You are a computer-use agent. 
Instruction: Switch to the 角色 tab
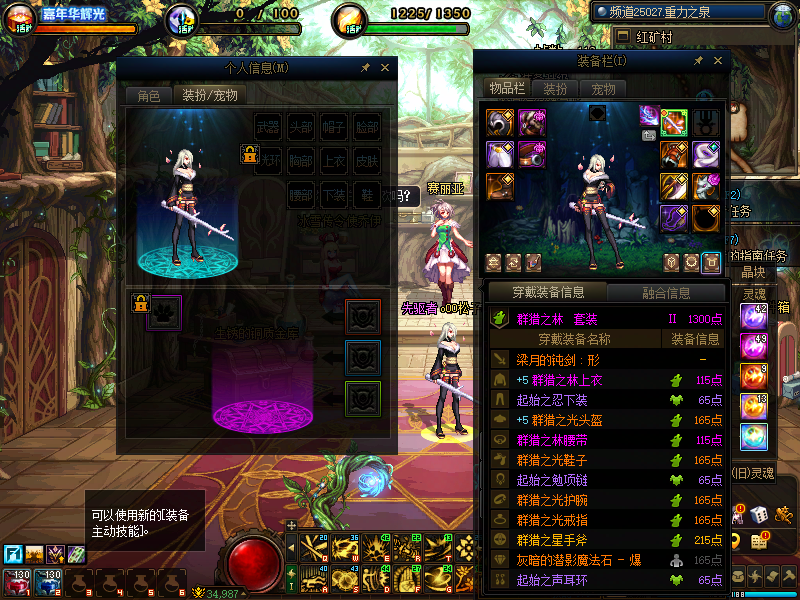(x=148, y=96)
